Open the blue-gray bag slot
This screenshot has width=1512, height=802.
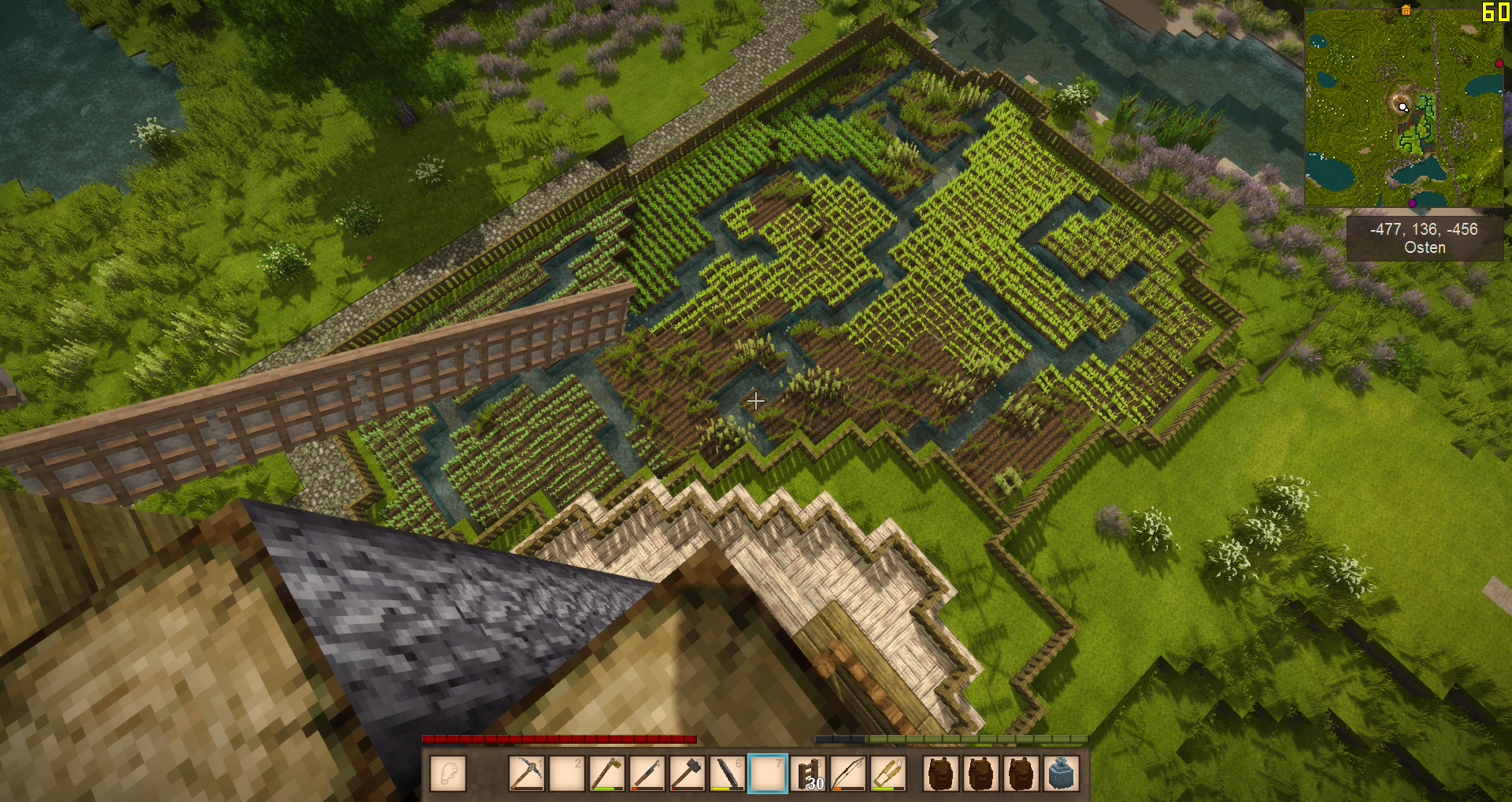pos(1061,773)
